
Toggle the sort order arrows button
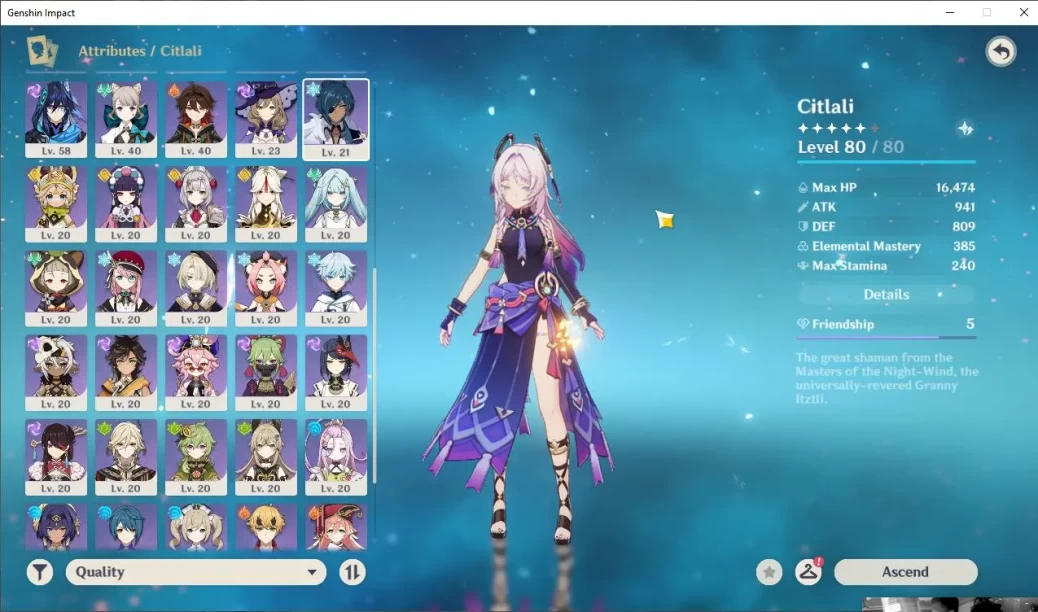coord(352,572)
